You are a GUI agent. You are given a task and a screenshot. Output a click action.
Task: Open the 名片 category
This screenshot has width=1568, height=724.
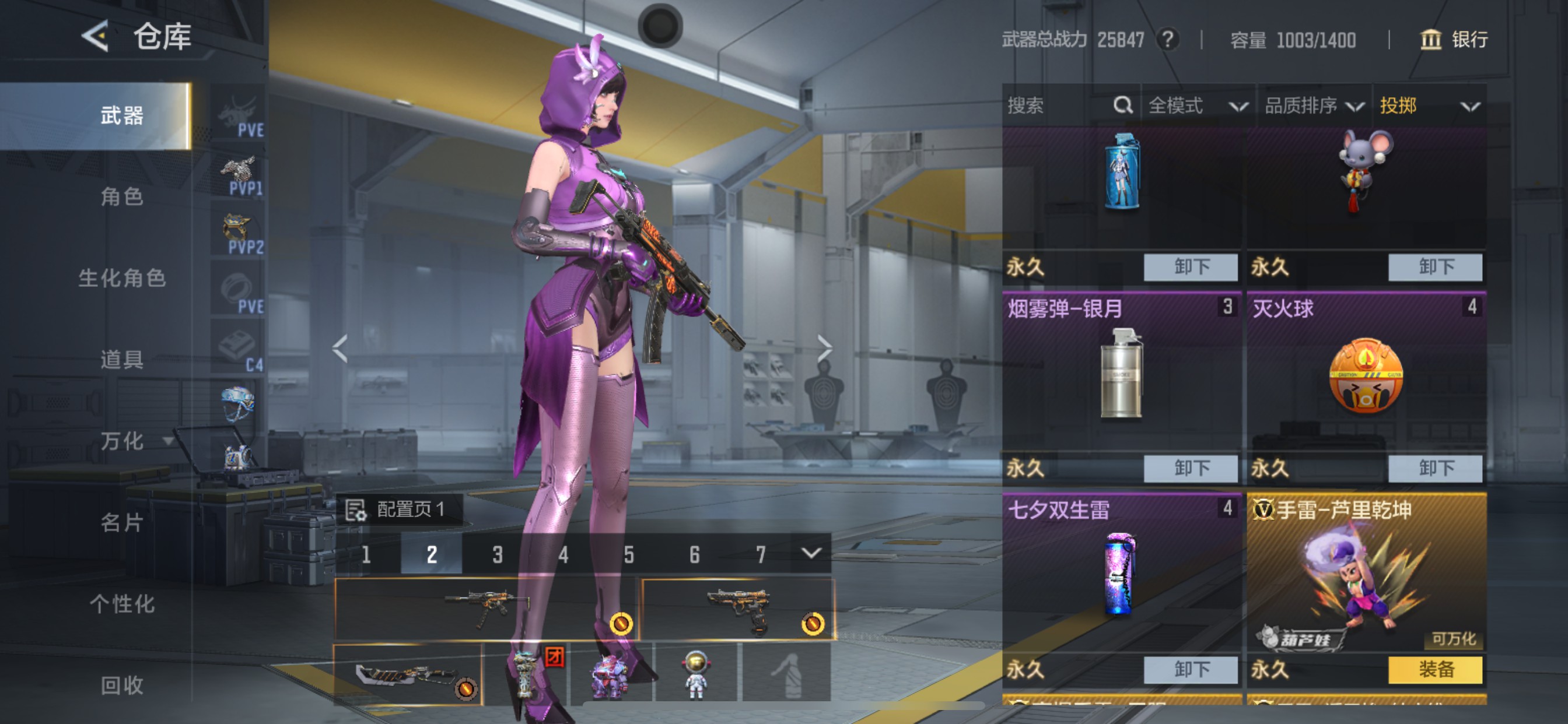(x=122, y=522)
